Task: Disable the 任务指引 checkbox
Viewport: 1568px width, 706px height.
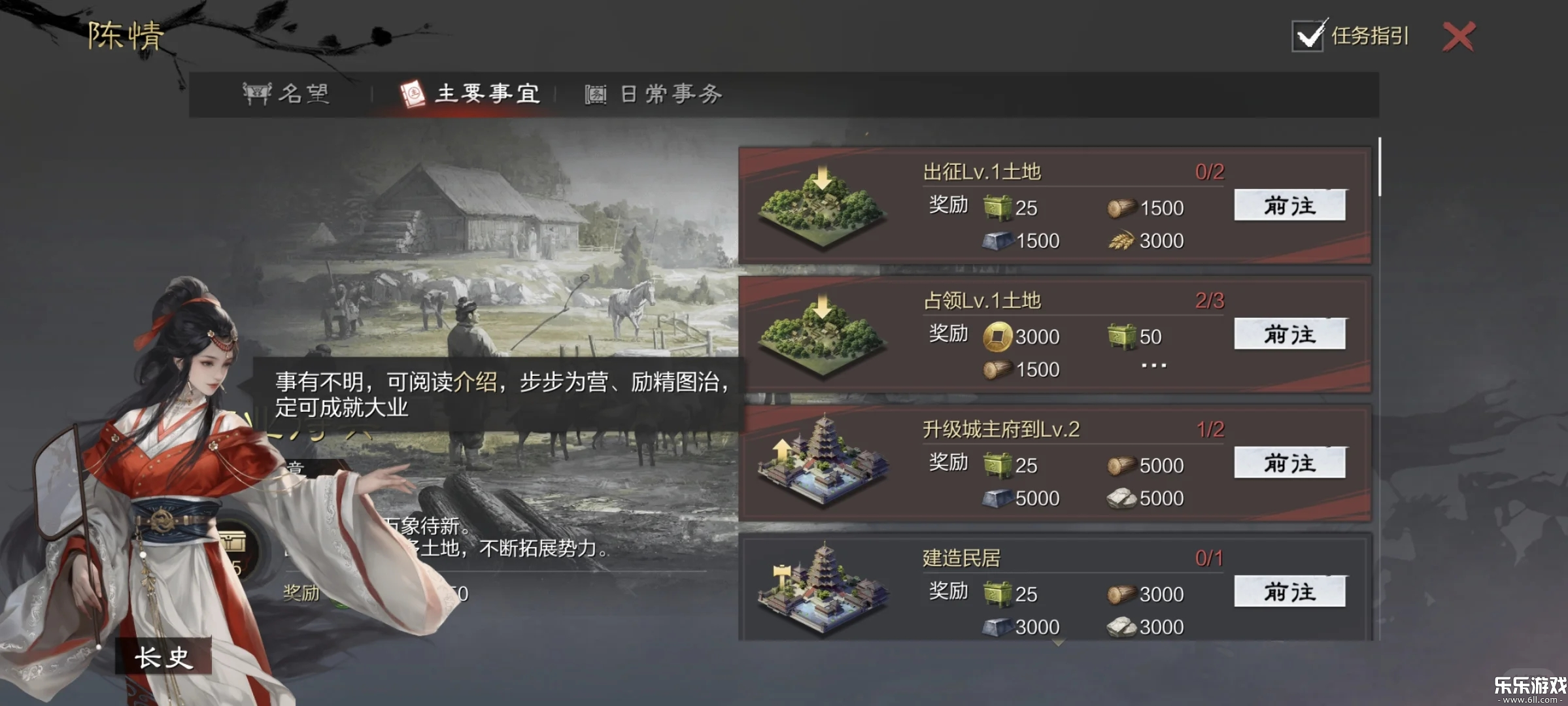Action: tap(1307, 37)
